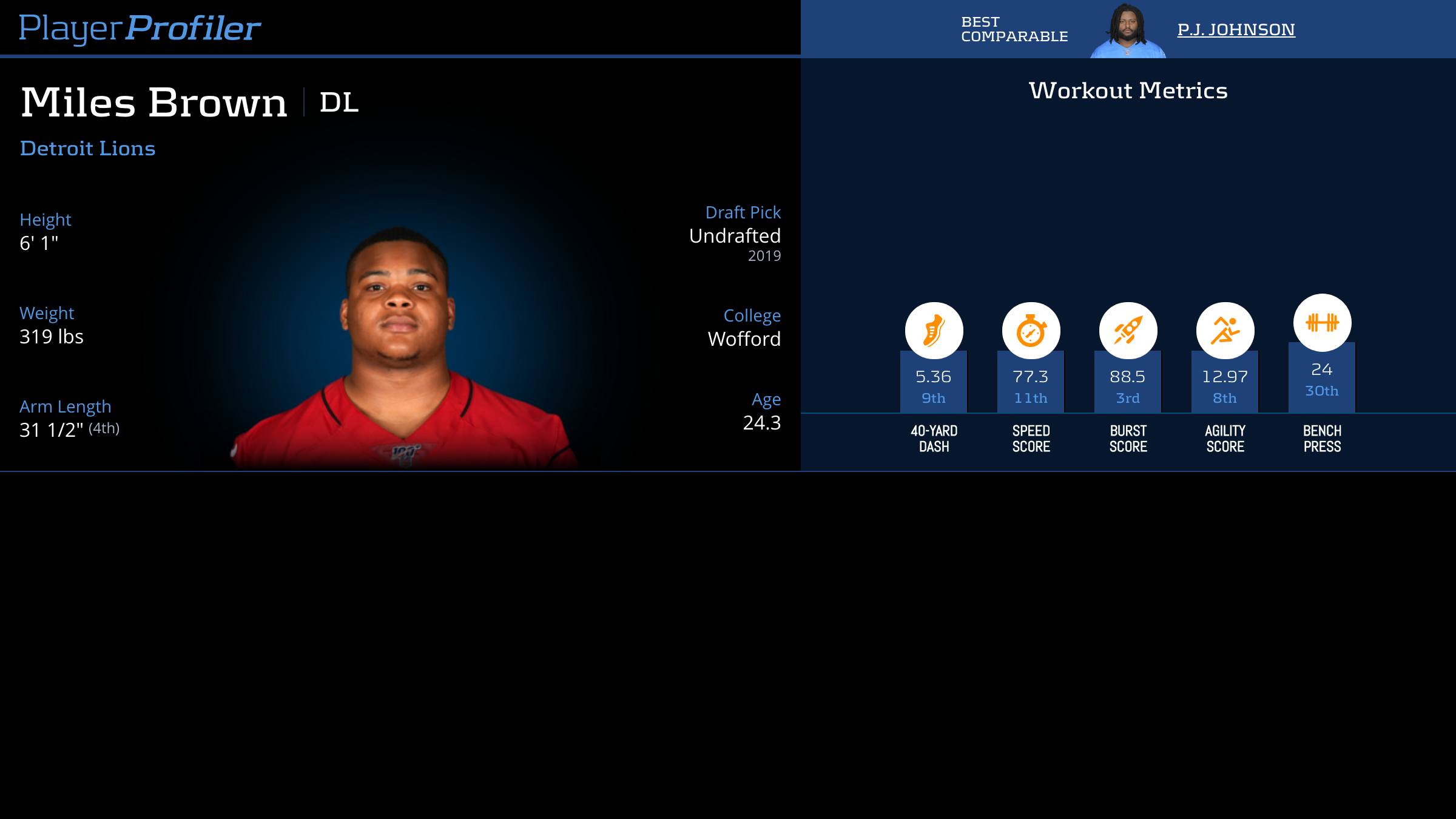Select the 40-yard dash shoe icon

[x=934, y=331]
